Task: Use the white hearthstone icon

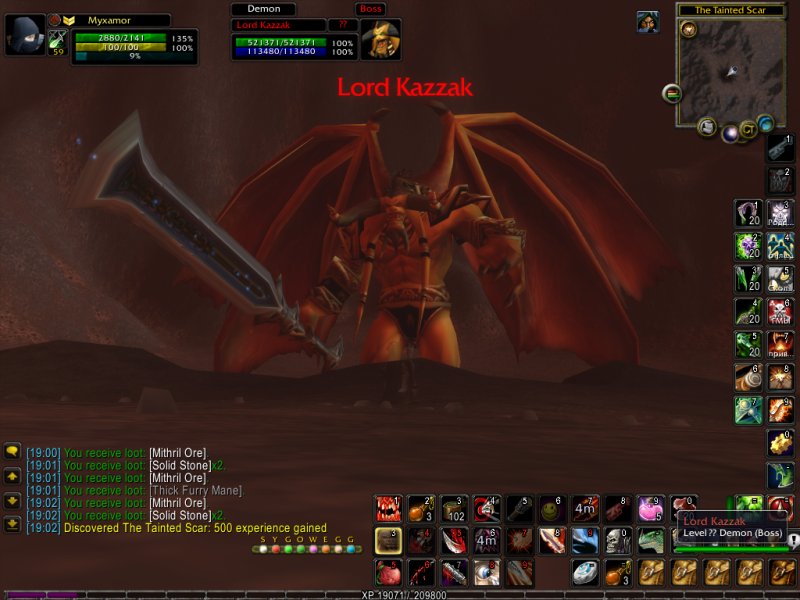Action: [585, 573]
